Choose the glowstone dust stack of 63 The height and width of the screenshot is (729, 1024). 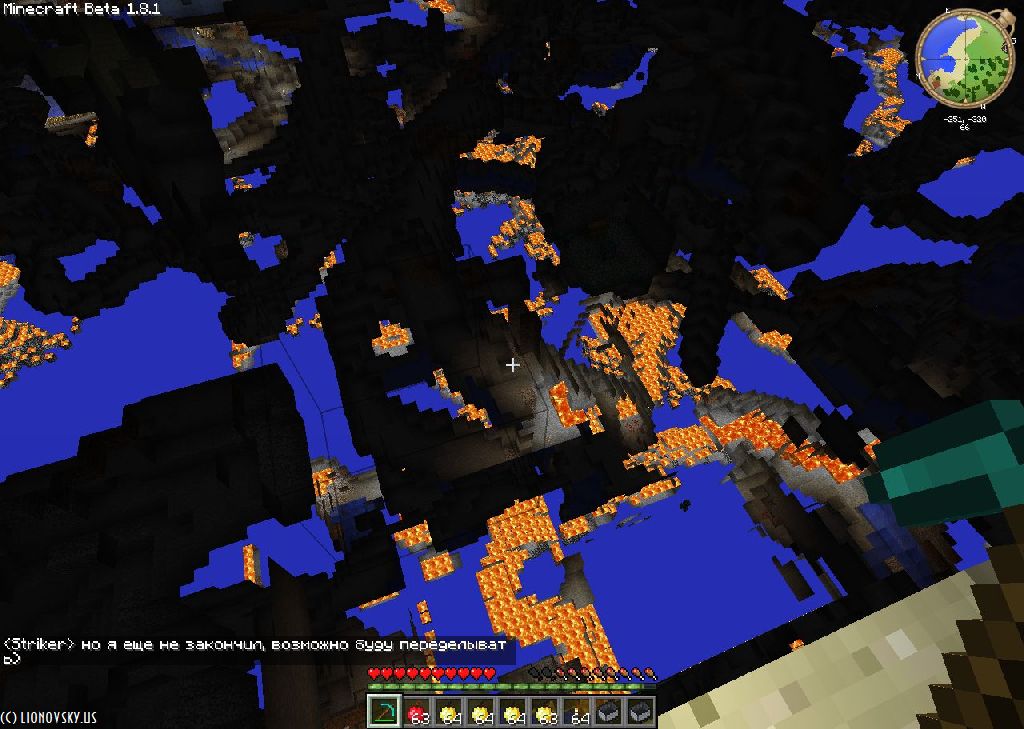(545, 712)
